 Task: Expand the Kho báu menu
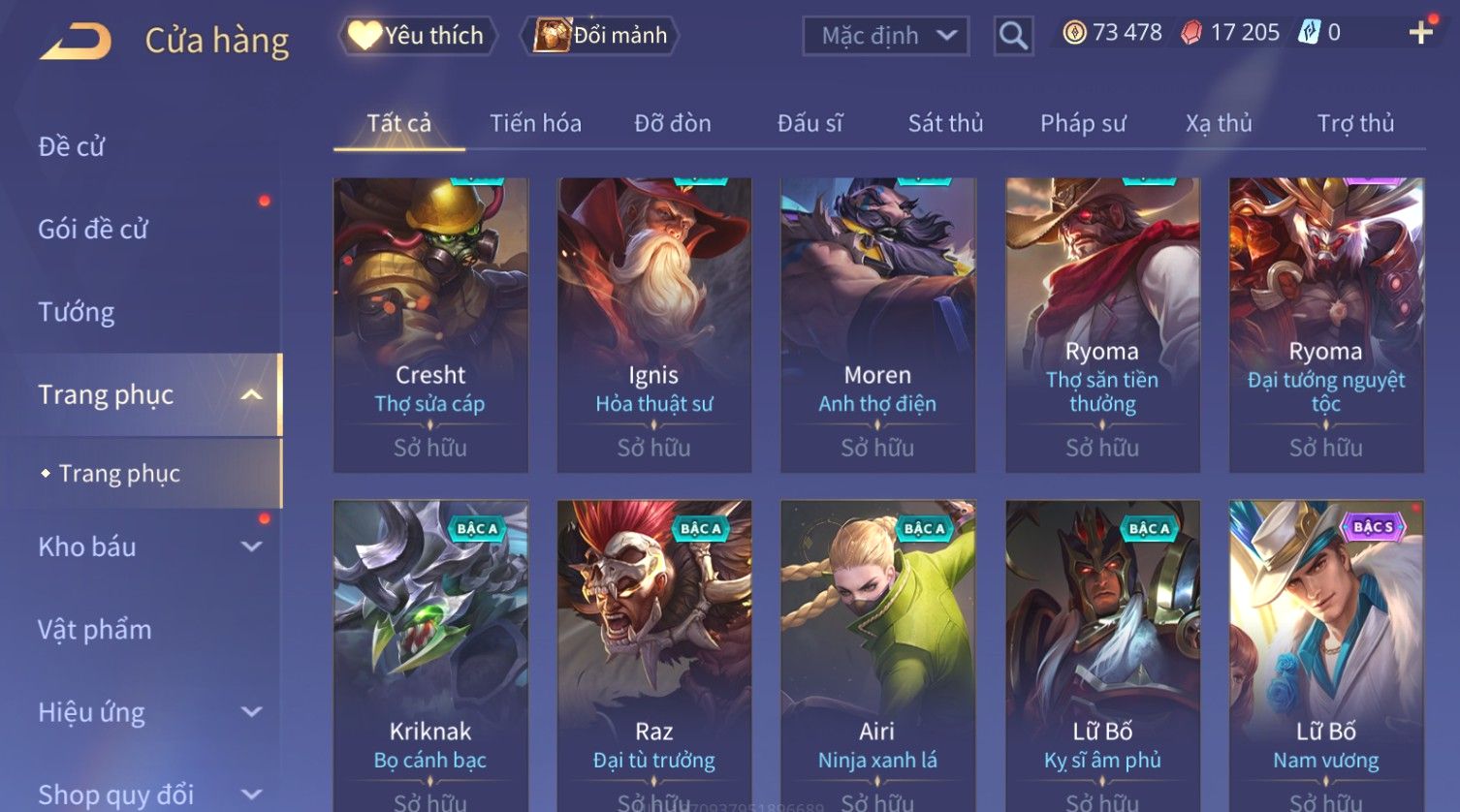(145, 547)
